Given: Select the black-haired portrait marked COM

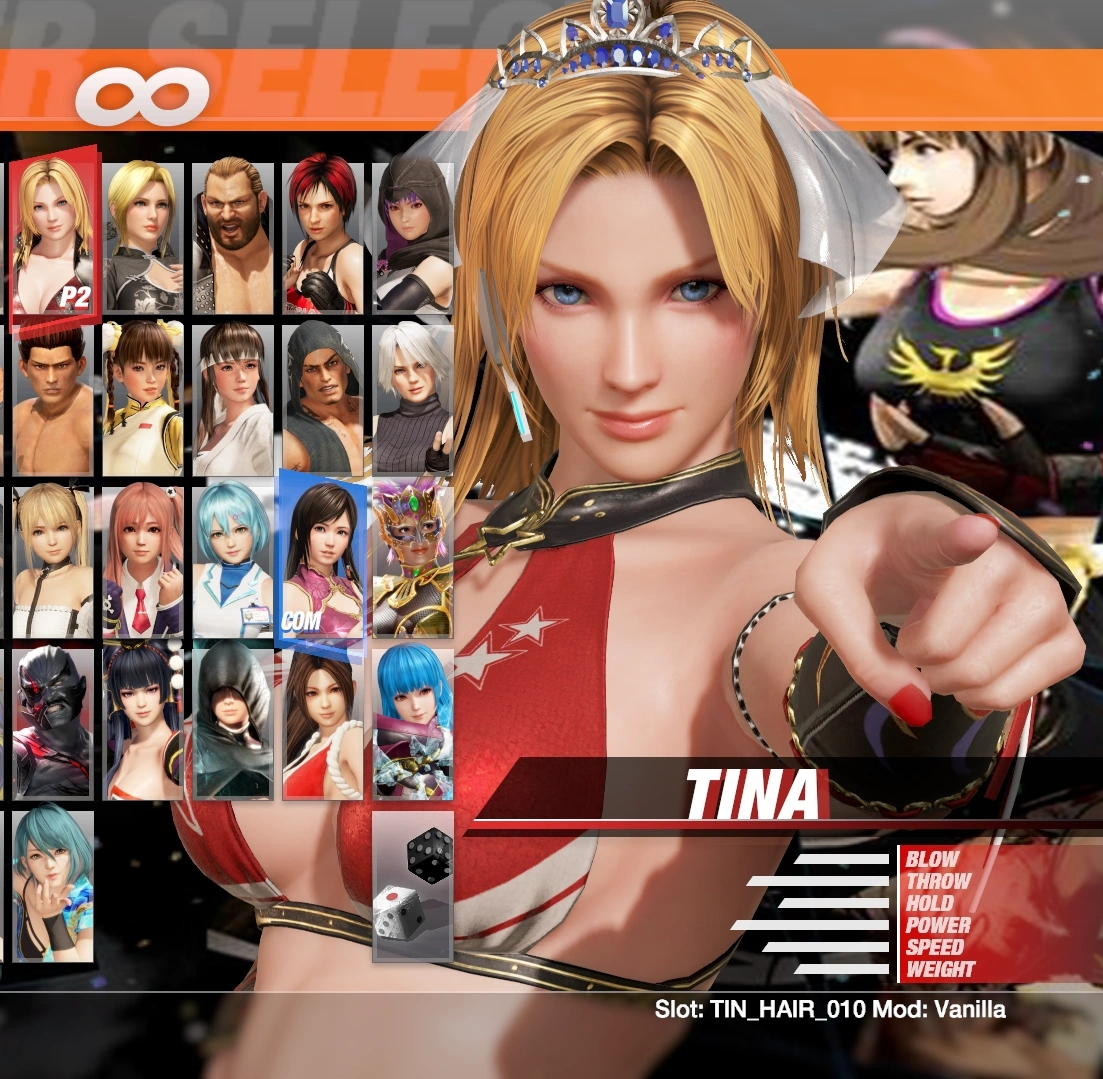Looking at the screenshot, I should coord(322,558).
